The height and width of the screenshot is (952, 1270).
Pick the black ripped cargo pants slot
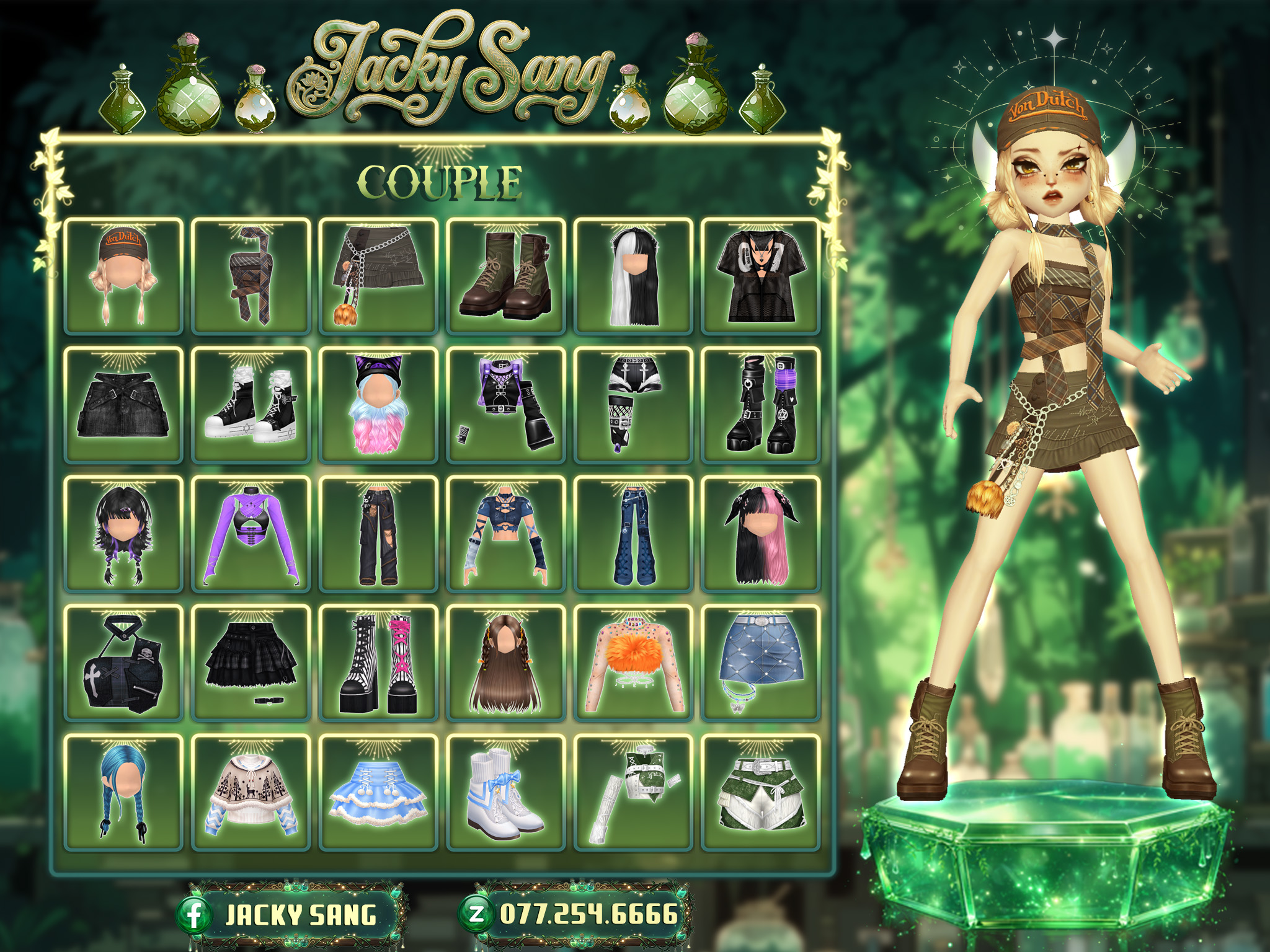[378, 534]
